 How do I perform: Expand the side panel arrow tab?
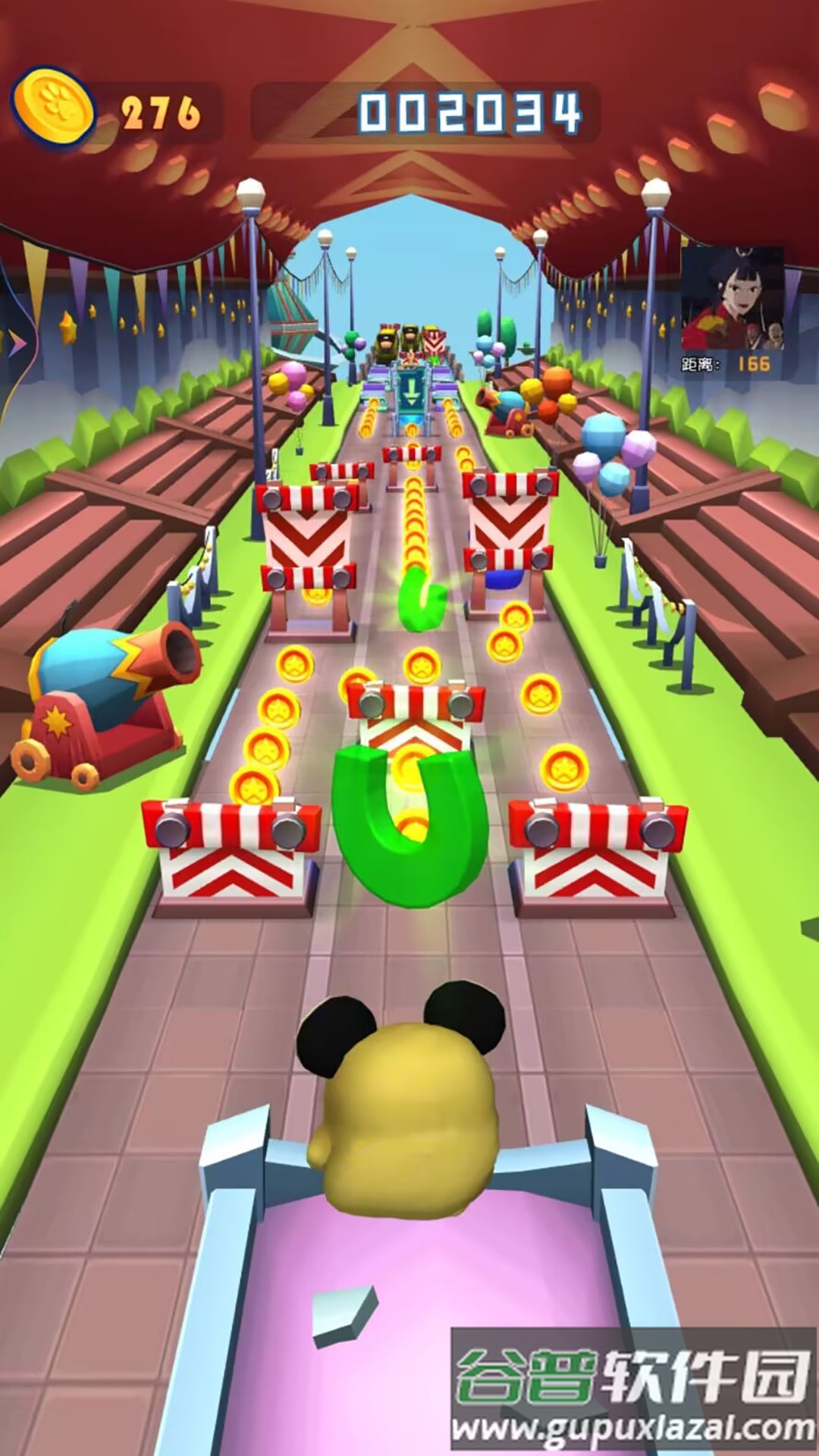coord(15,344)
